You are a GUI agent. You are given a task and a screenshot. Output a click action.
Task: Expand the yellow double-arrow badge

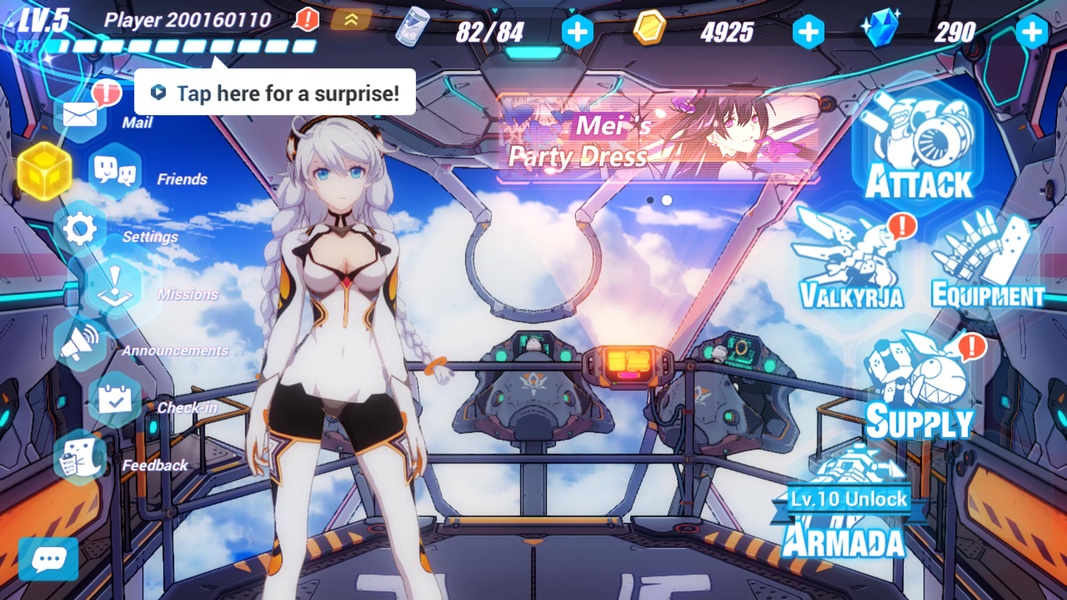point(351,19)
